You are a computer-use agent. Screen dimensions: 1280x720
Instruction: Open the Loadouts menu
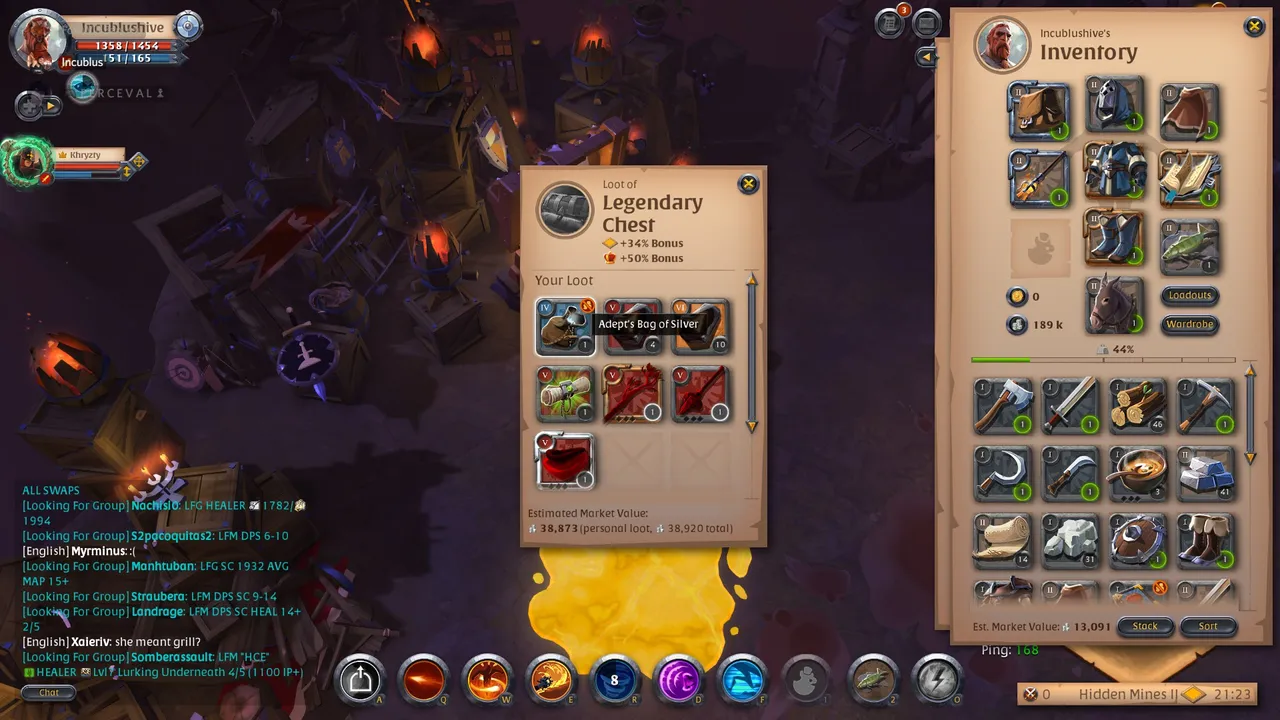point(1190,295)
